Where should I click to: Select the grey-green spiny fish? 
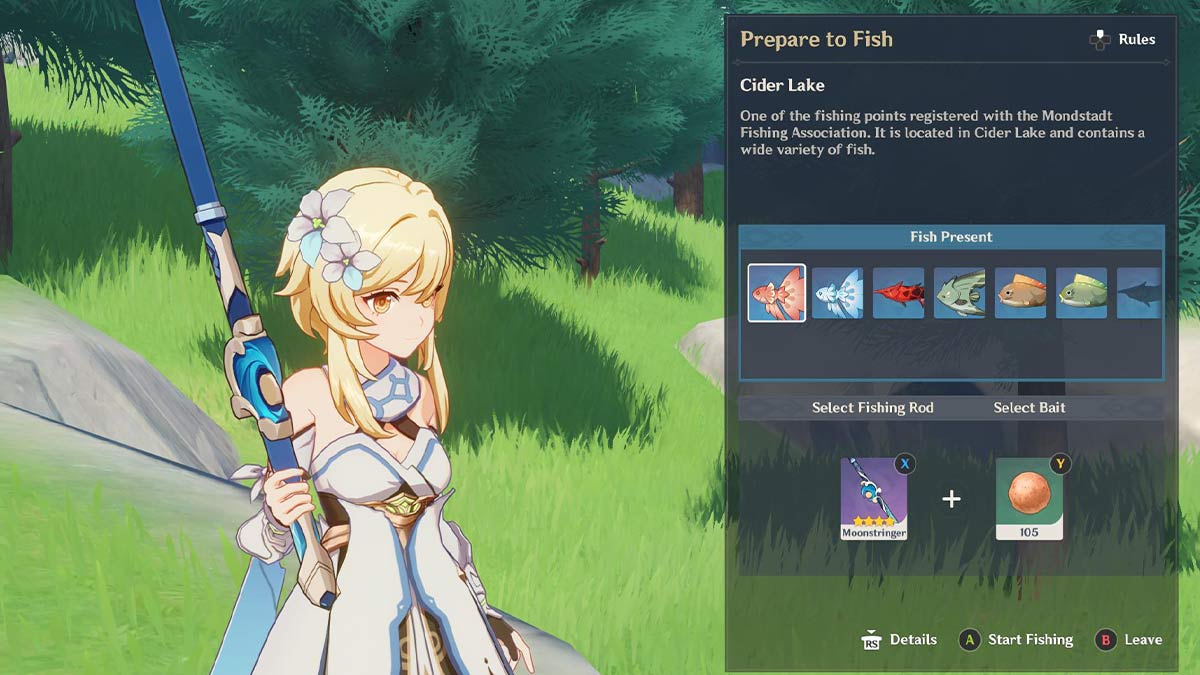(x=959, y=293)
